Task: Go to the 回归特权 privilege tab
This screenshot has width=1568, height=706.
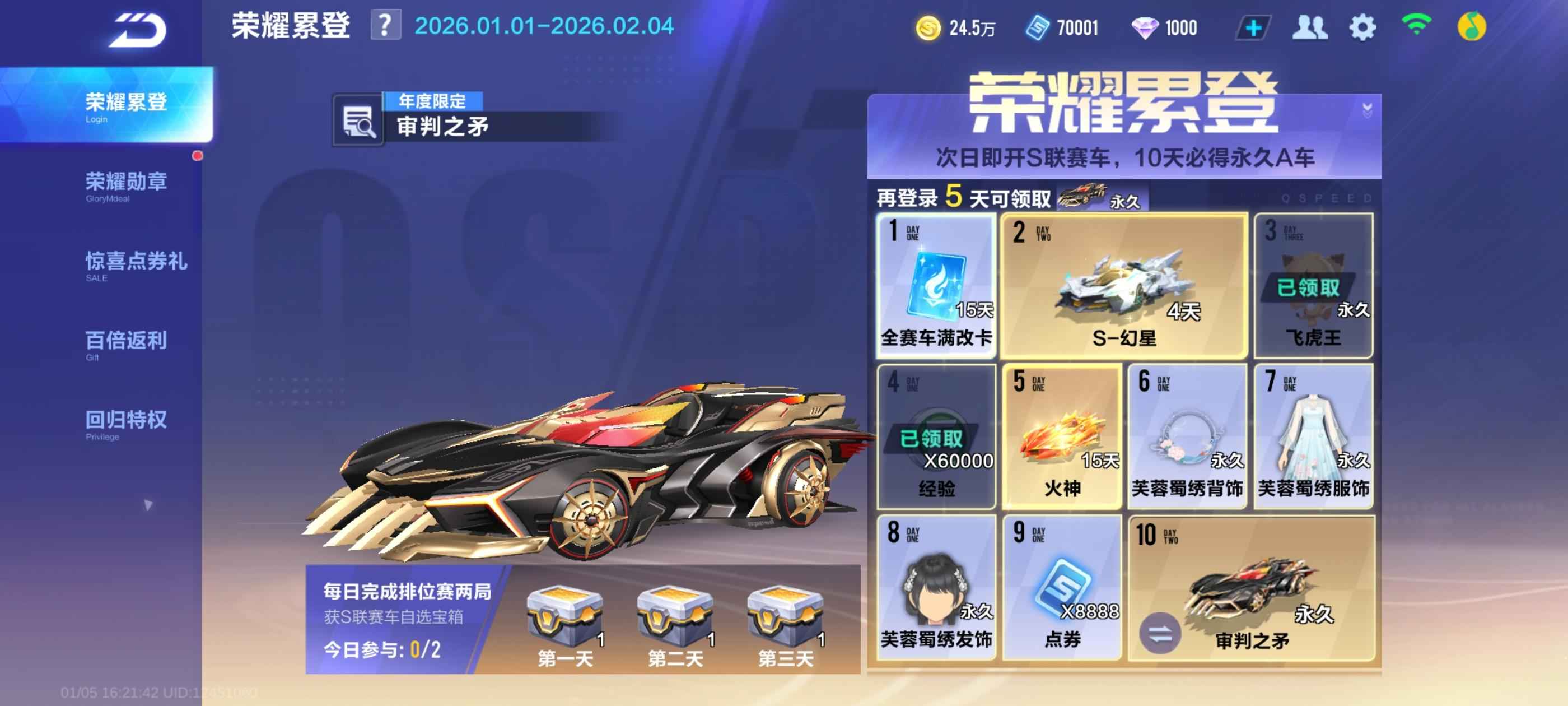Action: (x=125, y=422)
